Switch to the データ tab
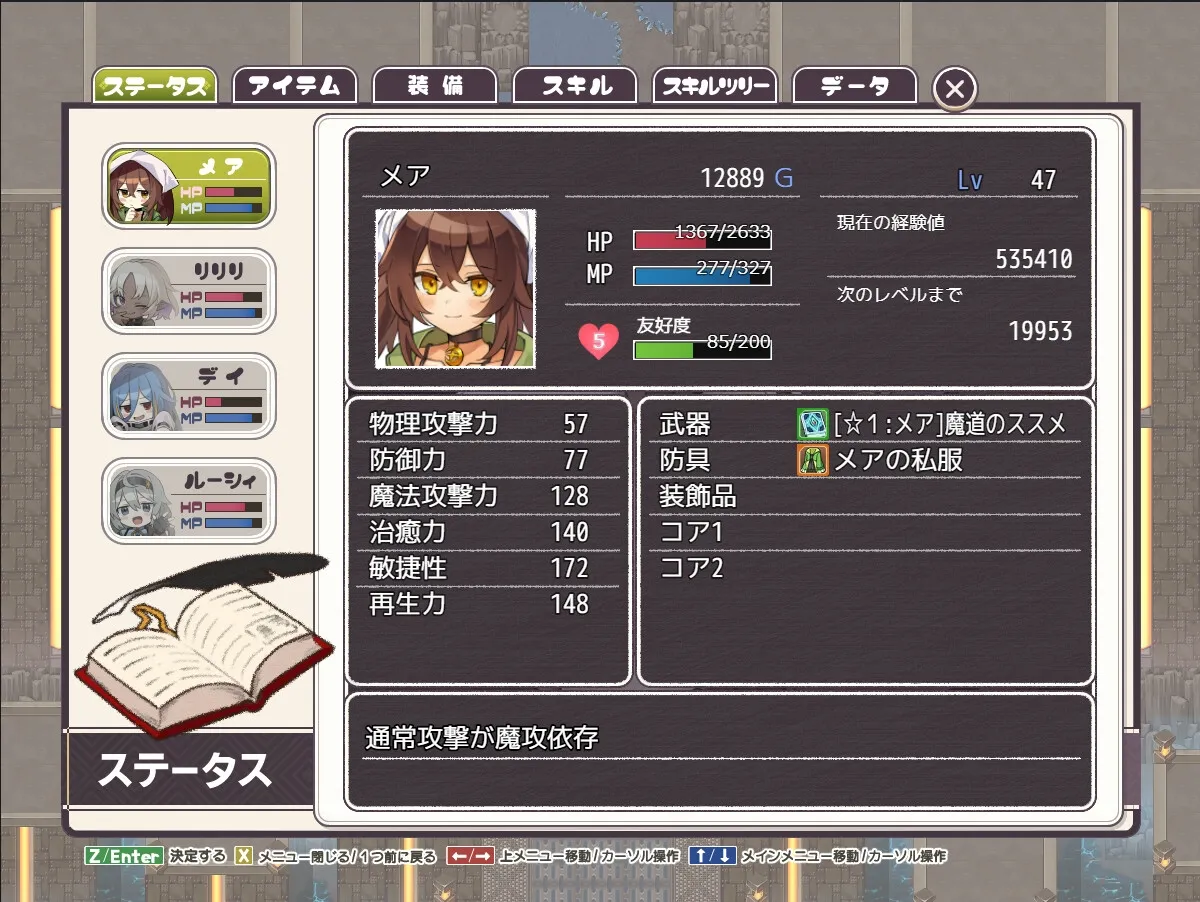1200x902 pixels. [x=855, y=86]
